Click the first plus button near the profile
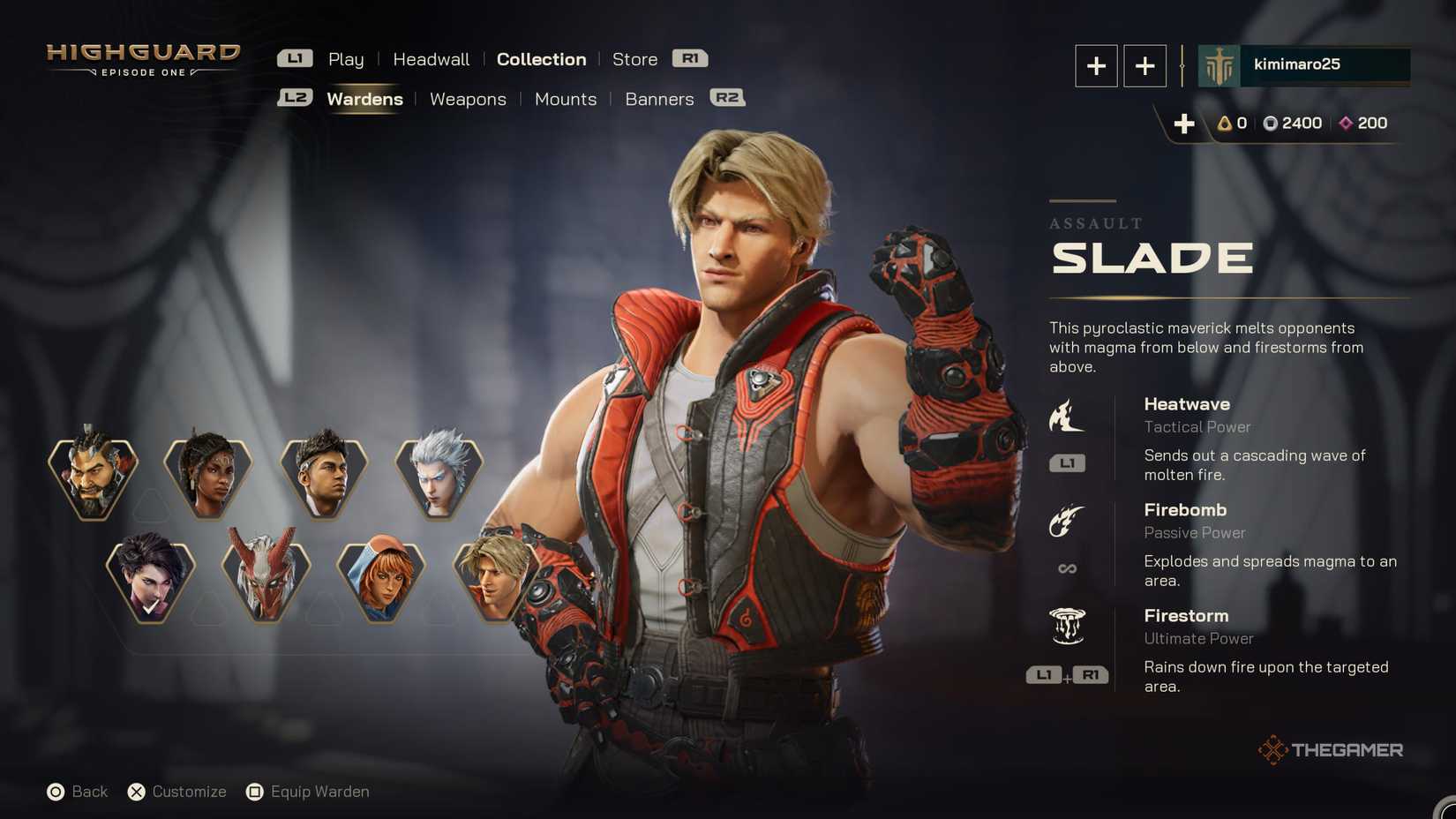Screen dimensions: 1456x819 pyautogui.click(x=1096, y=64)
